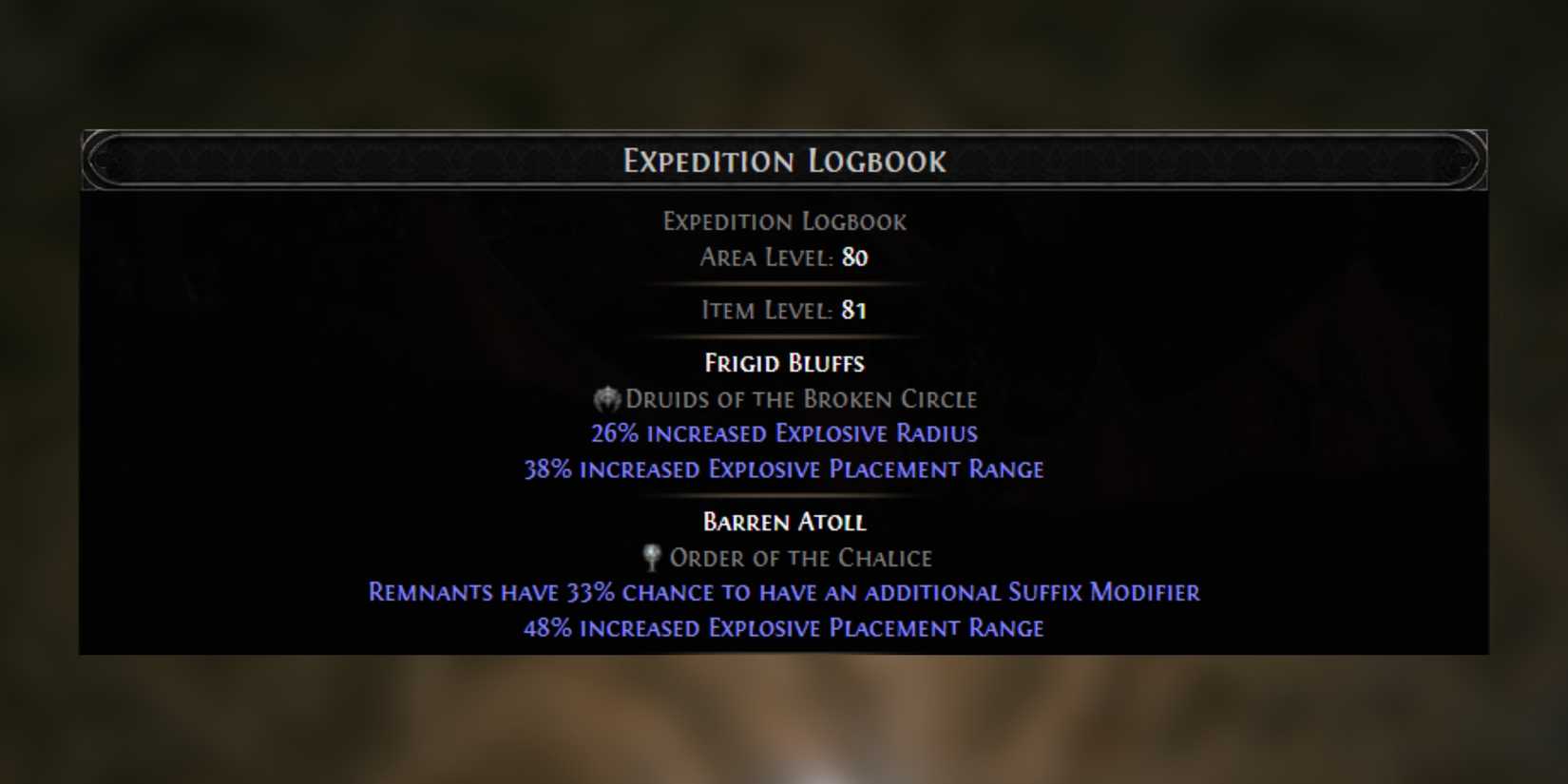The image size is (1568, 784).
Task: Click the Order of the Chalice goblet icon
Action: [x=651, y=558]
